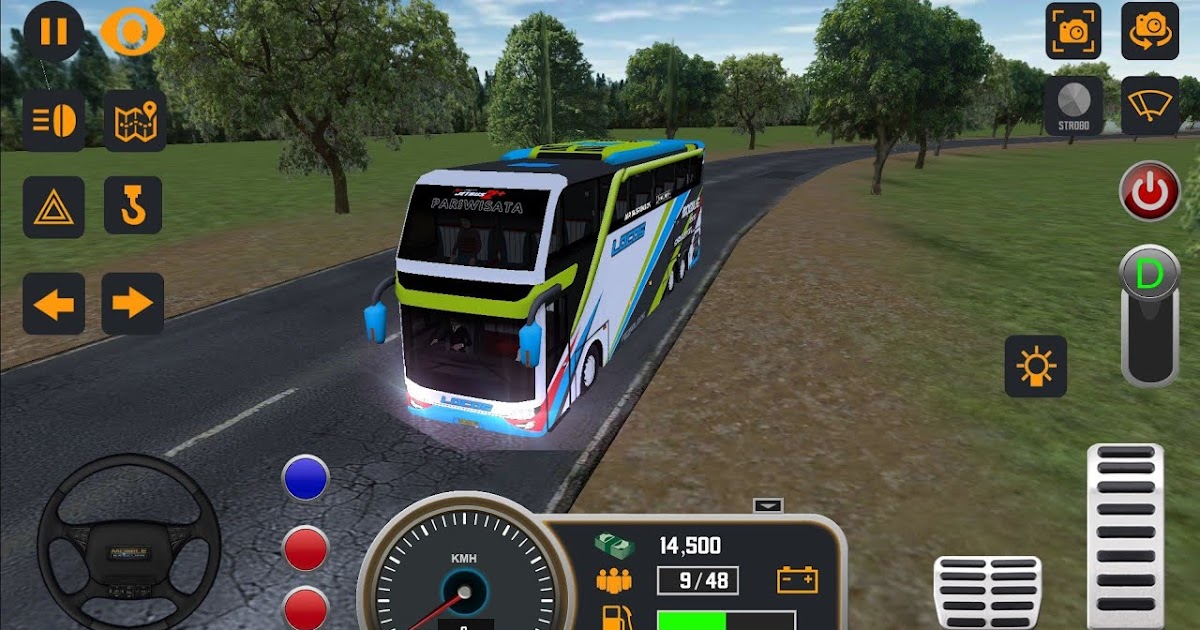
Task: Click the red engine power button
Action: point(1149,191)
